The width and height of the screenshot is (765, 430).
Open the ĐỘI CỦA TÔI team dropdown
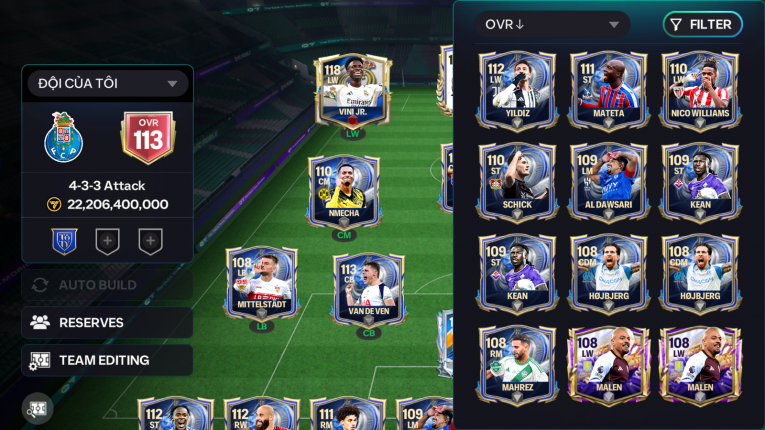point(107,84)
